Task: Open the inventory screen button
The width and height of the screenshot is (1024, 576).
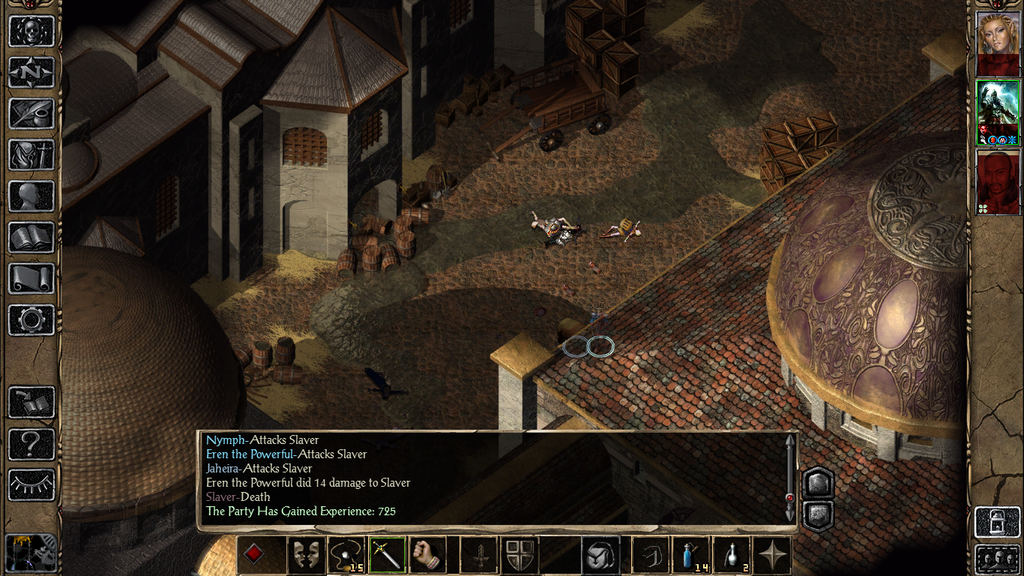Action: 31,154
